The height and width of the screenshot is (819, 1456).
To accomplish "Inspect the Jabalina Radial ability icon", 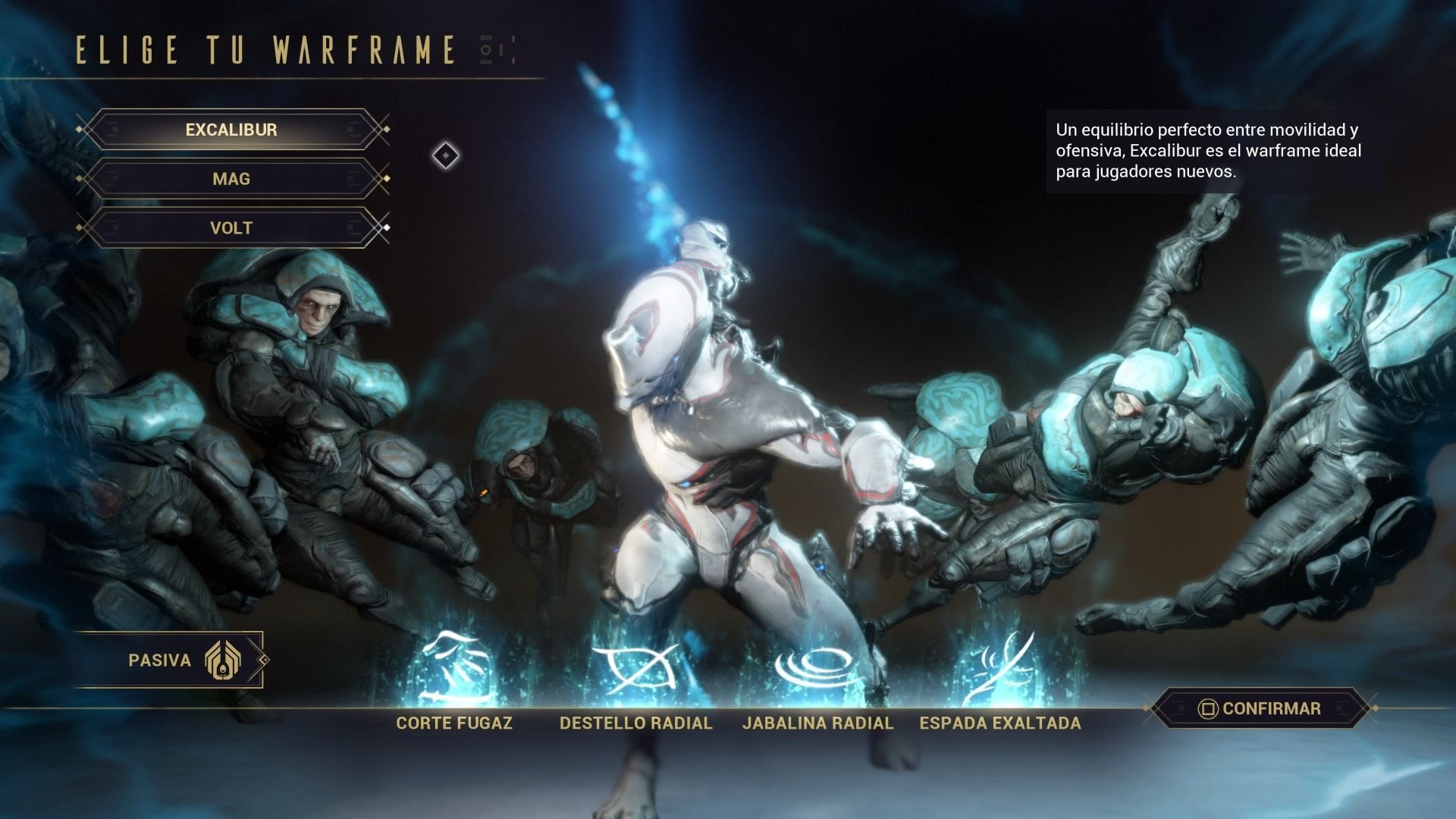I will [x=817, y=664].
